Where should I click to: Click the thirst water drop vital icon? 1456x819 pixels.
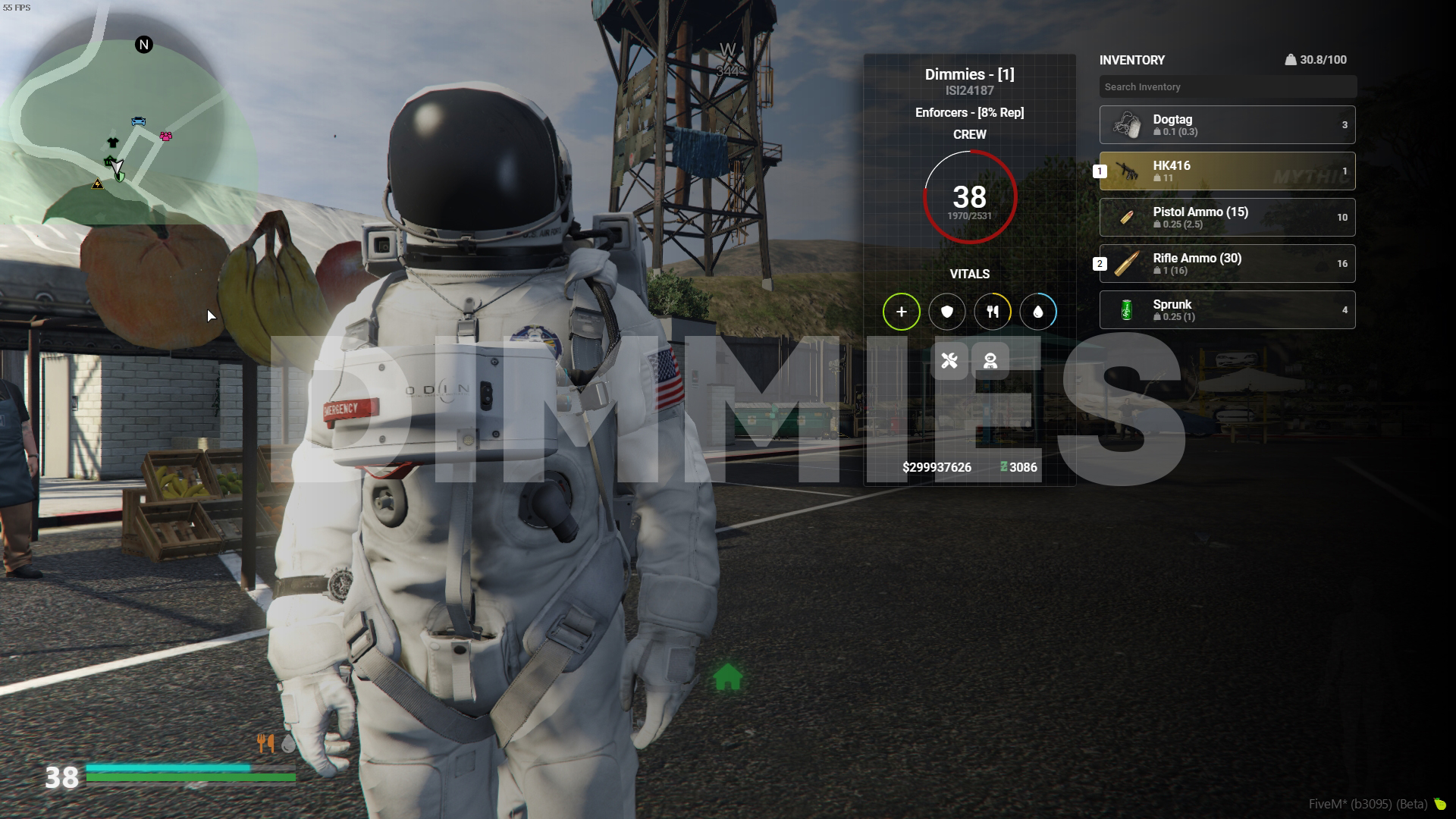point(1037,312)
